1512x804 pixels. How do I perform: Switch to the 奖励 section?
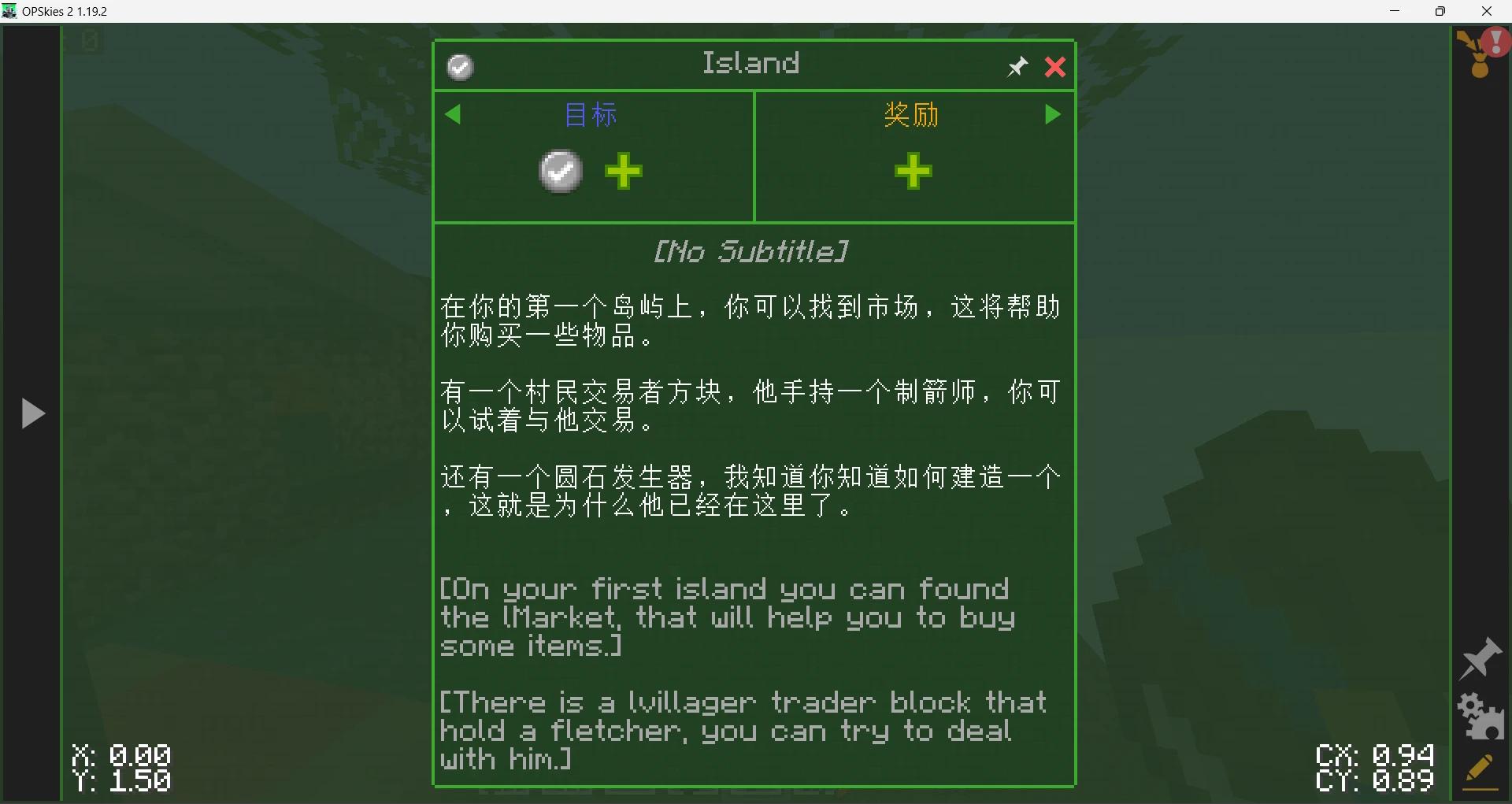coord(911,114)
